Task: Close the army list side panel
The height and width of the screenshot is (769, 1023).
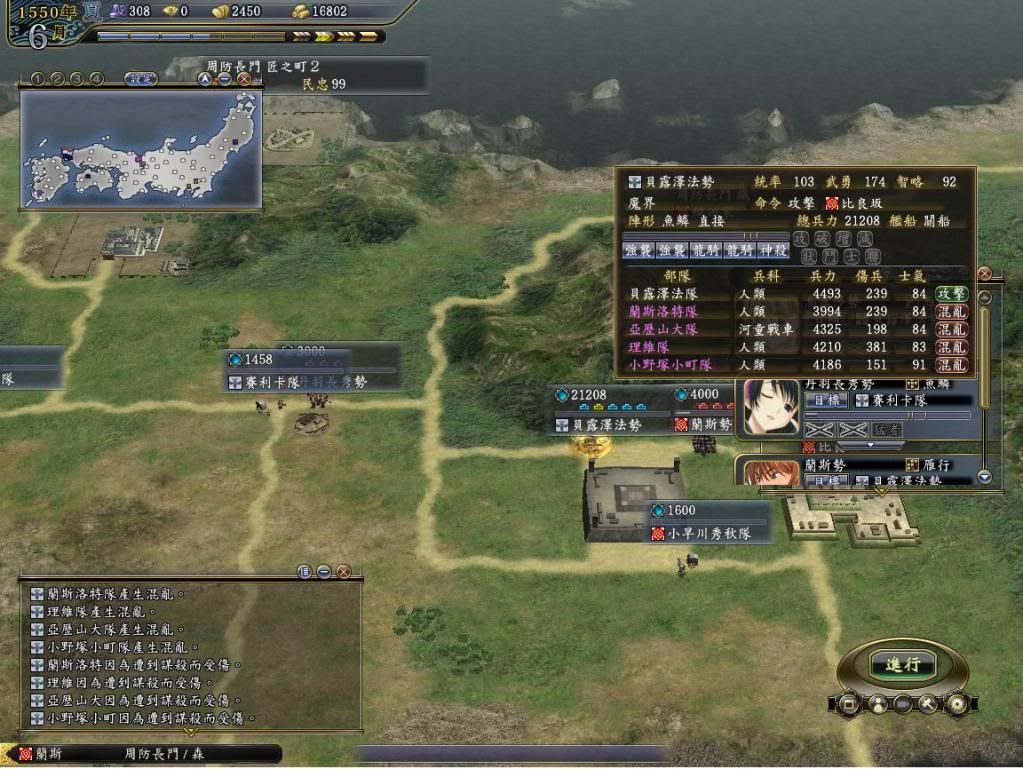Action: (984, 273)
